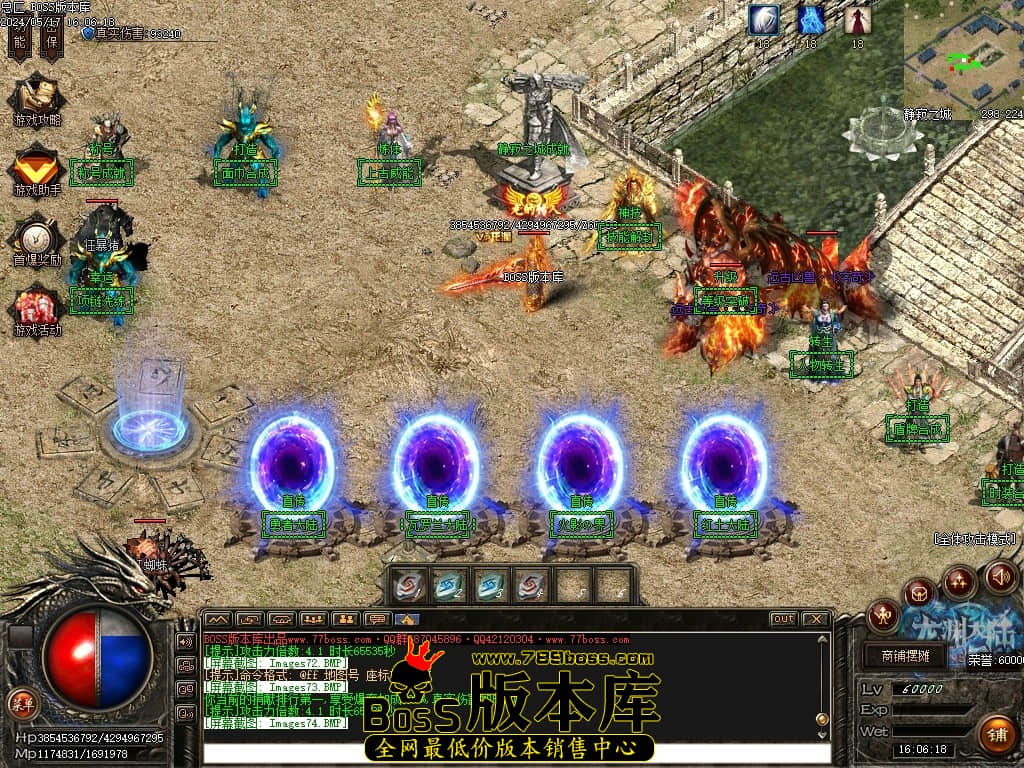The height and width of the screenshot is (768, 1024).
Task: Open the character figure round button
Action: [x=883, y=614]
